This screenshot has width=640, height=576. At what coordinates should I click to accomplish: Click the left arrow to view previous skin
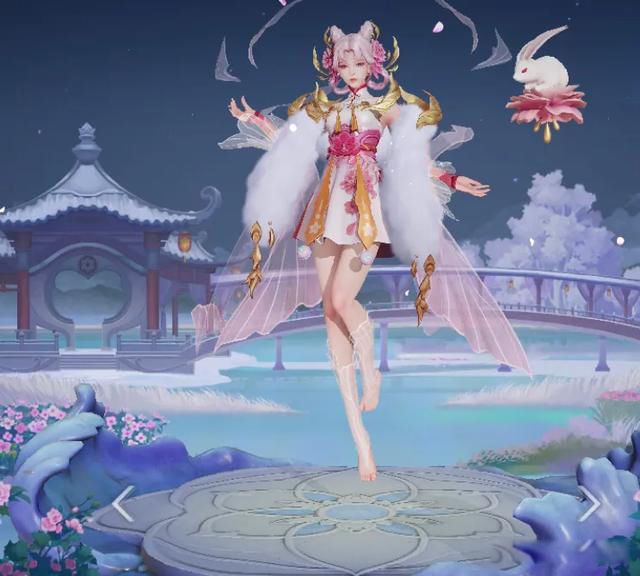point(122,503)
